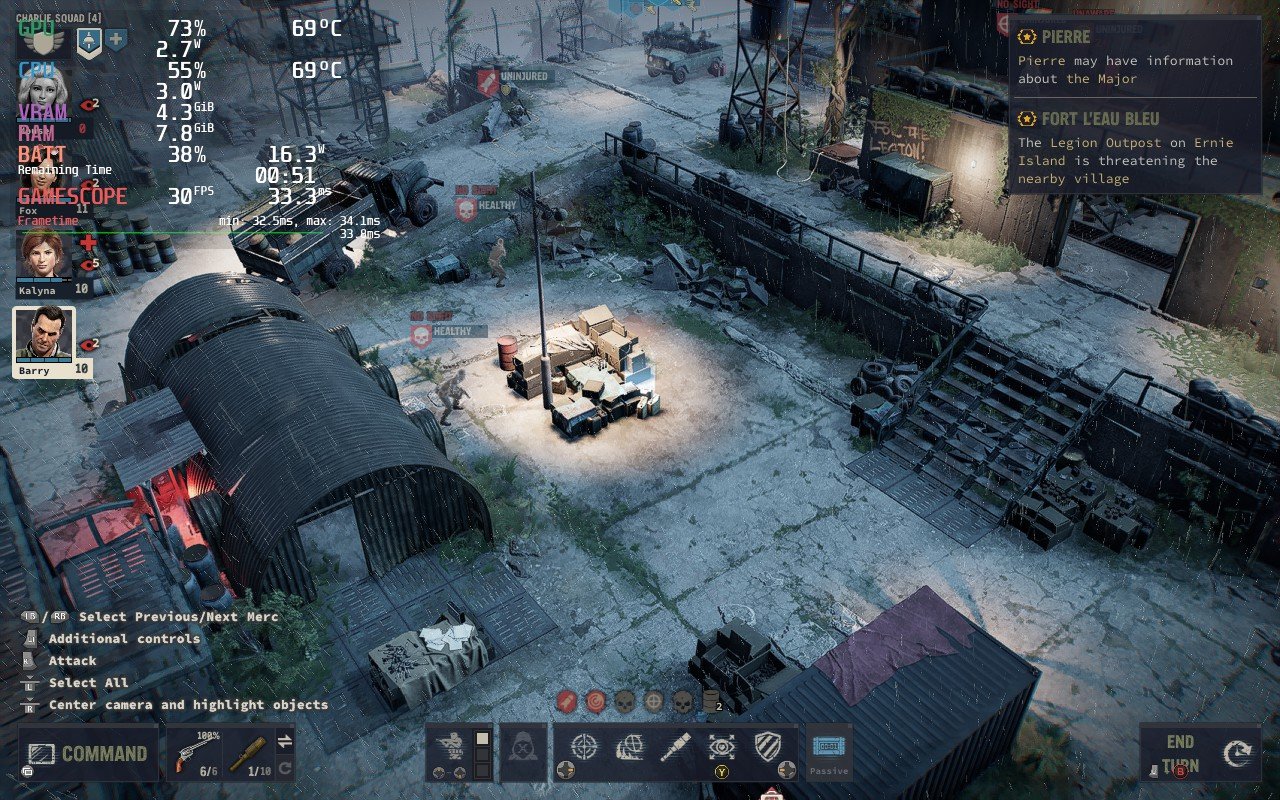The width and height of the screenshot is (1280, 800).
Task: Choose the aimed shot crosshair icon
Action: [583, 744]
